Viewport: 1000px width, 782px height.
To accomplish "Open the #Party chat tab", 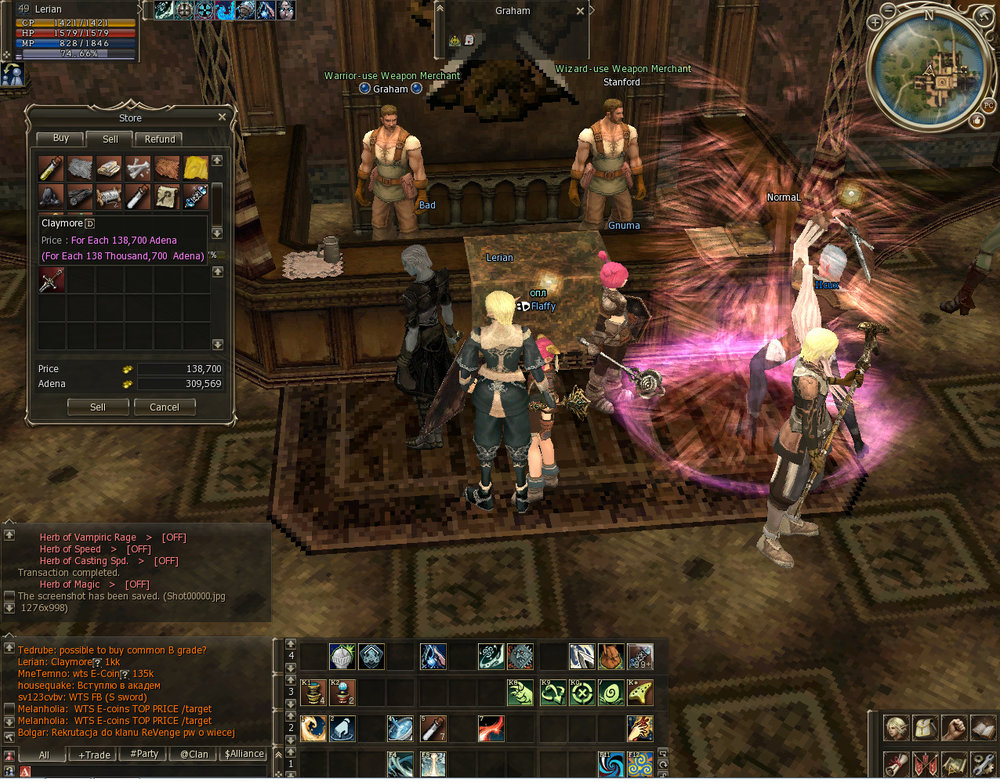I will click(x=147, y=754).
